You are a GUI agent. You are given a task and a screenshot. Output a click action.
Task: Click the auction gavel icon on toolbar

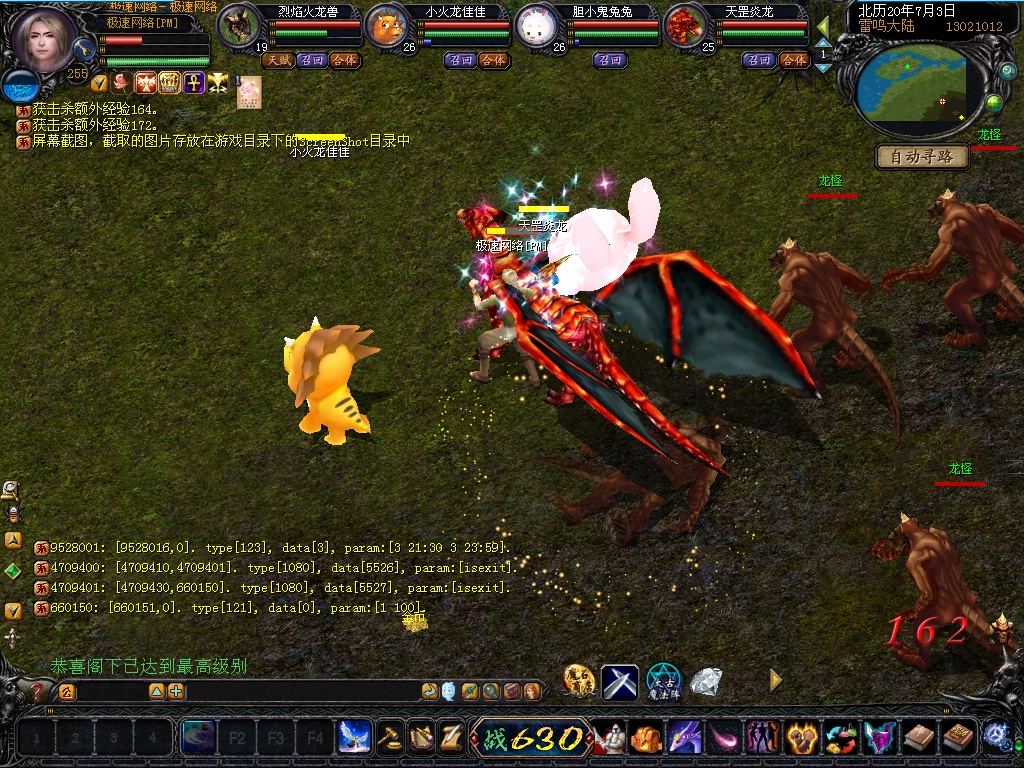[389, 738]
